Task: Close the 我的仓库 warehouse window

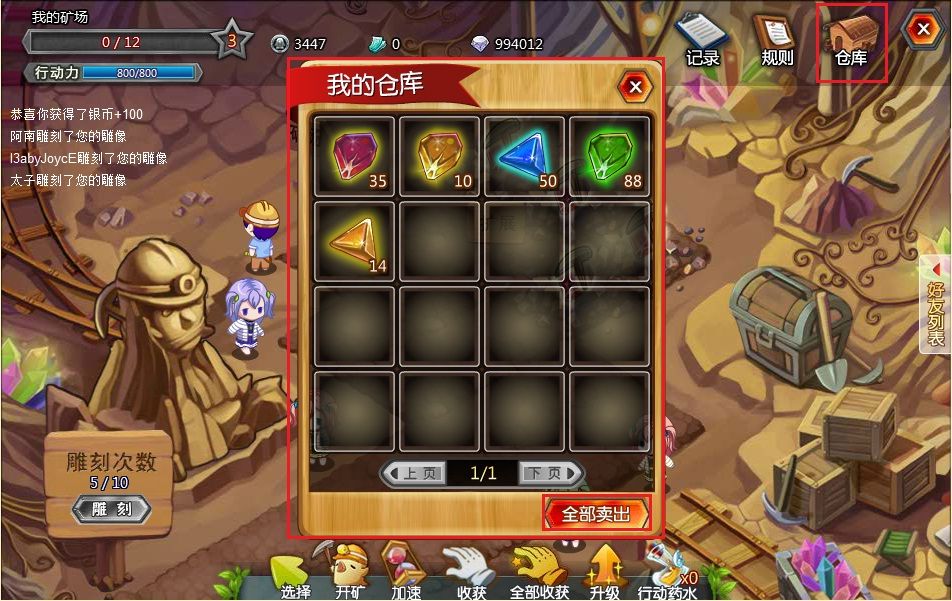Action: [634, 87]
